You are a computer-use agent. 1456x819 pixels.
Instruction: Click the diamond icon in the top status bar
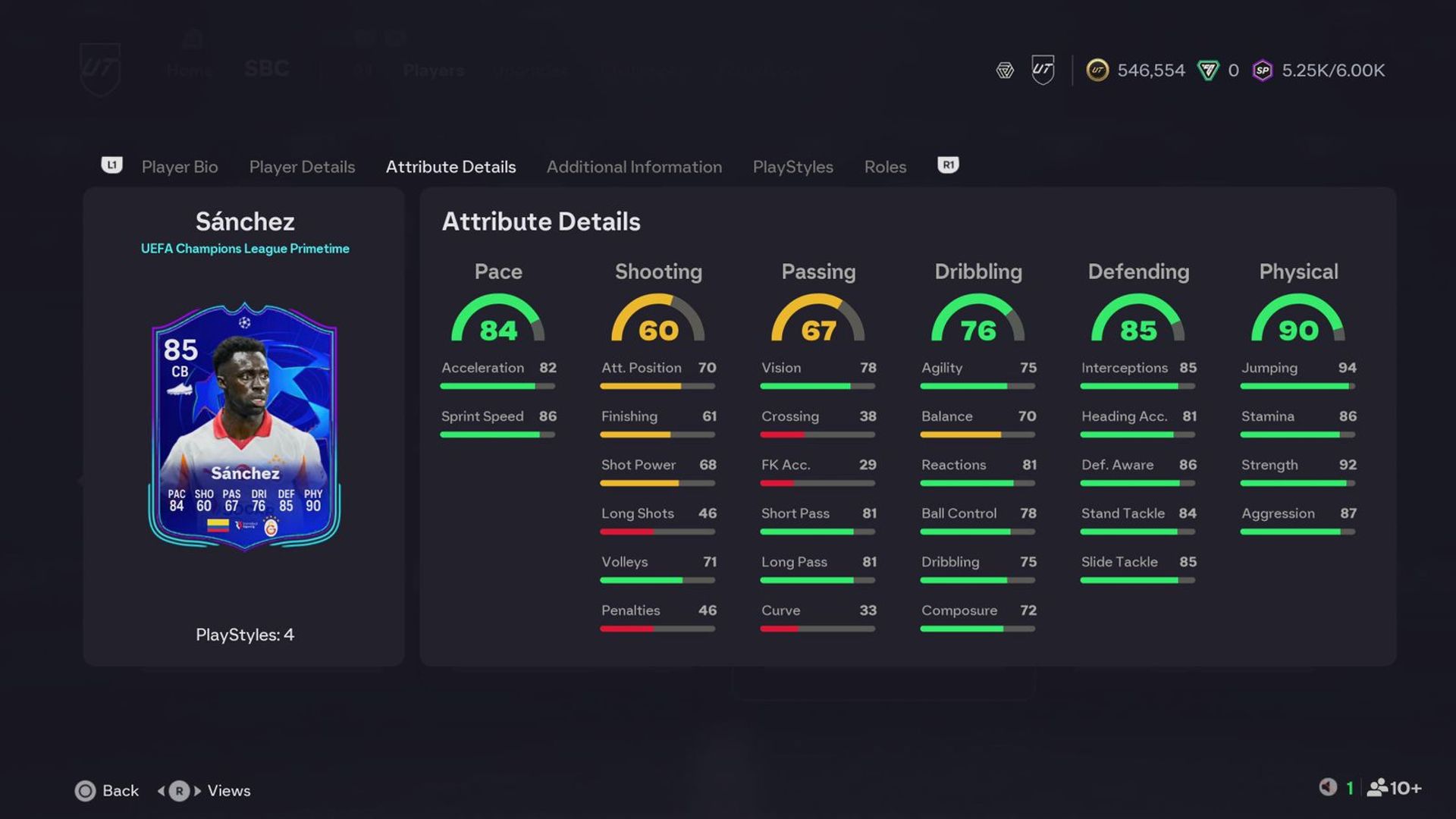[1004, 70]
